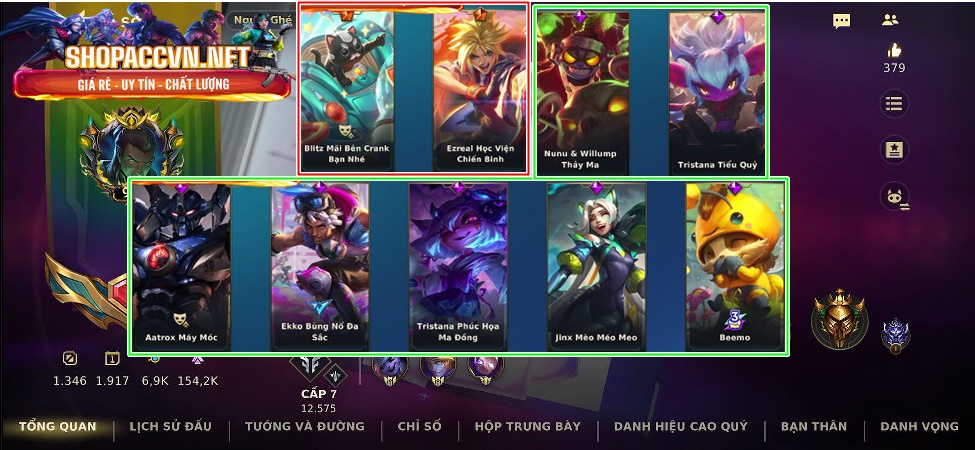Open the Hộp Trưng Bày tab
This screenshot has height=450, width=975.
tap(527, 427)
